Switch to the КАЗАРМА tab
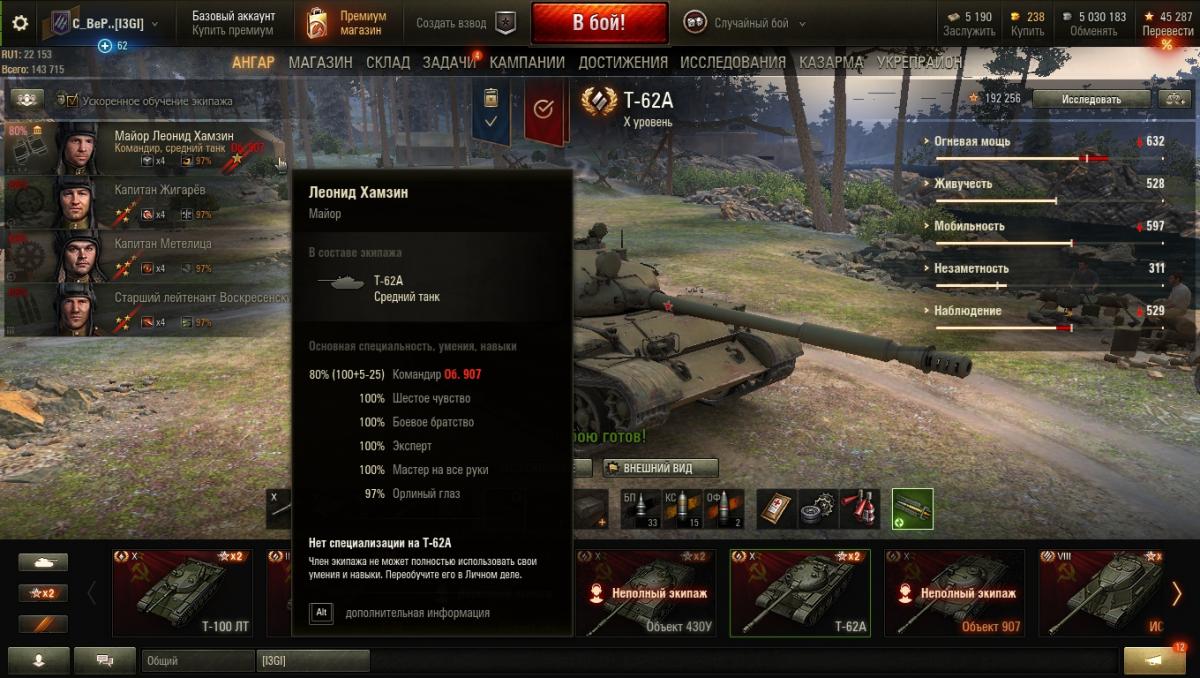 pyautogui.click(x=831, y=62)
